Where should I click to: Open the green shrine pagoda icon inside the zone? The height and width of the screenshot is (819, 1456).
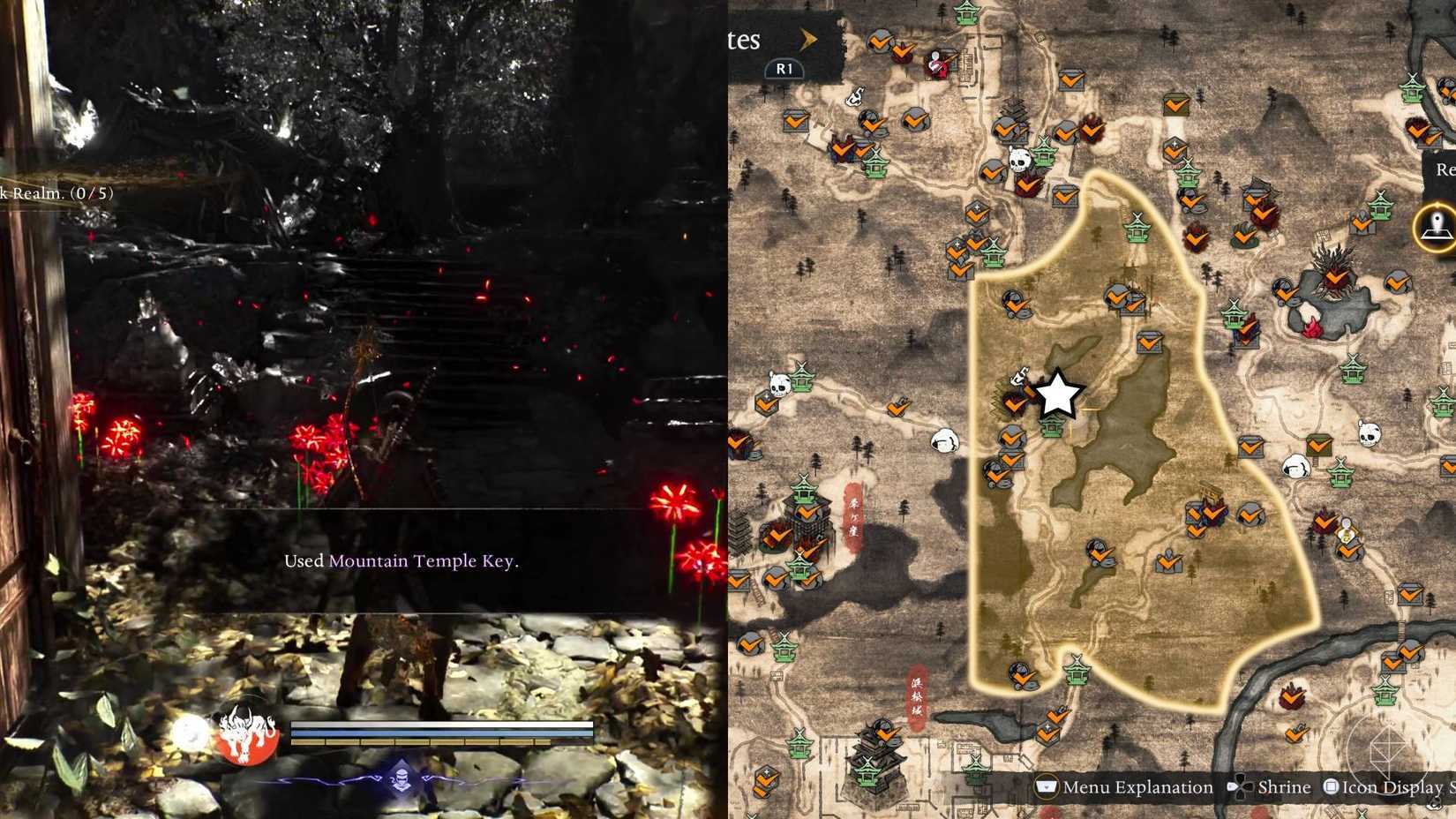click(x=1052, y=430)
